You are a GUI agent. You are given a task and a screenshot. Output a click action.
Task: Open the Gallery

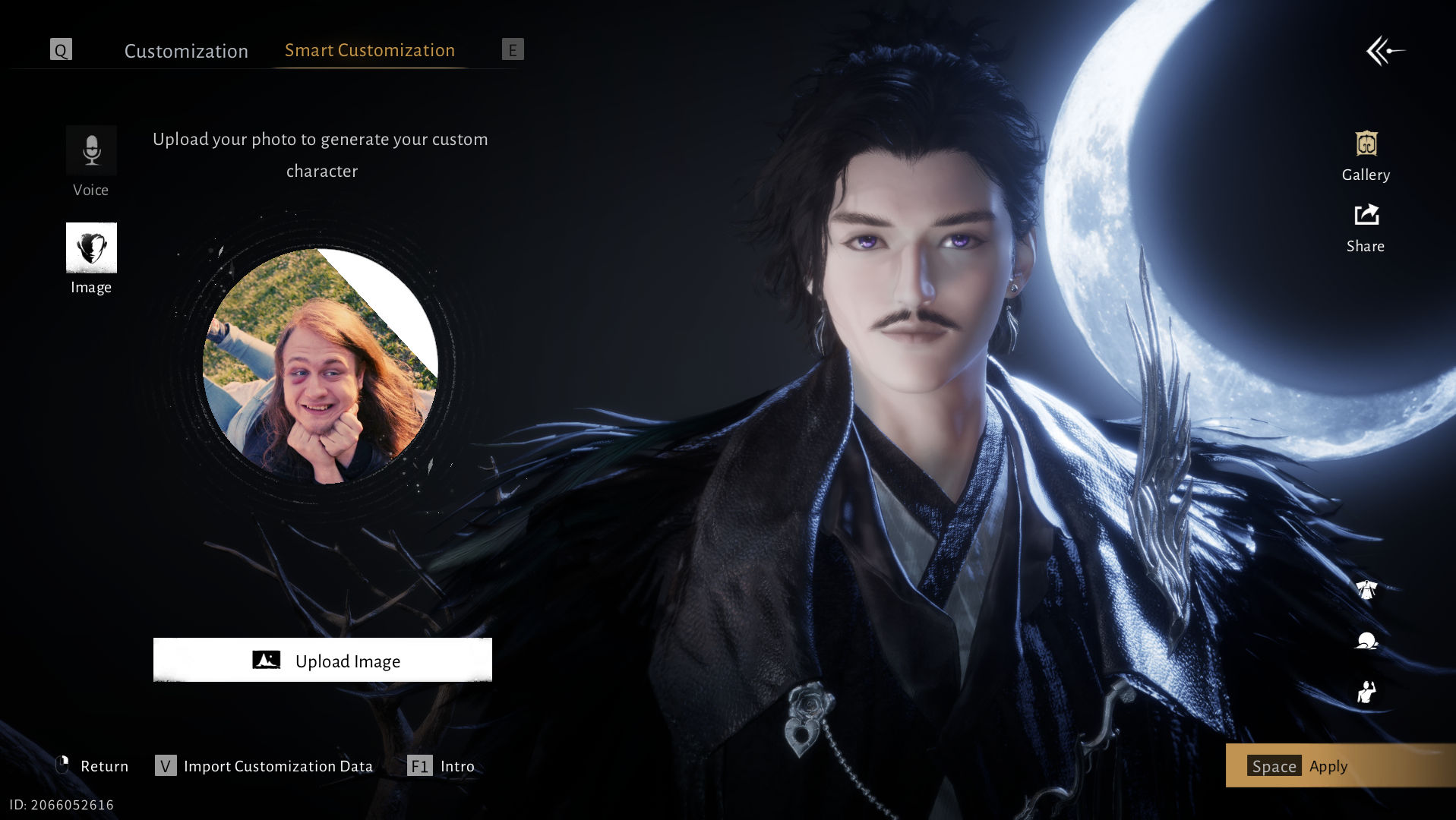pos(1366,156)
